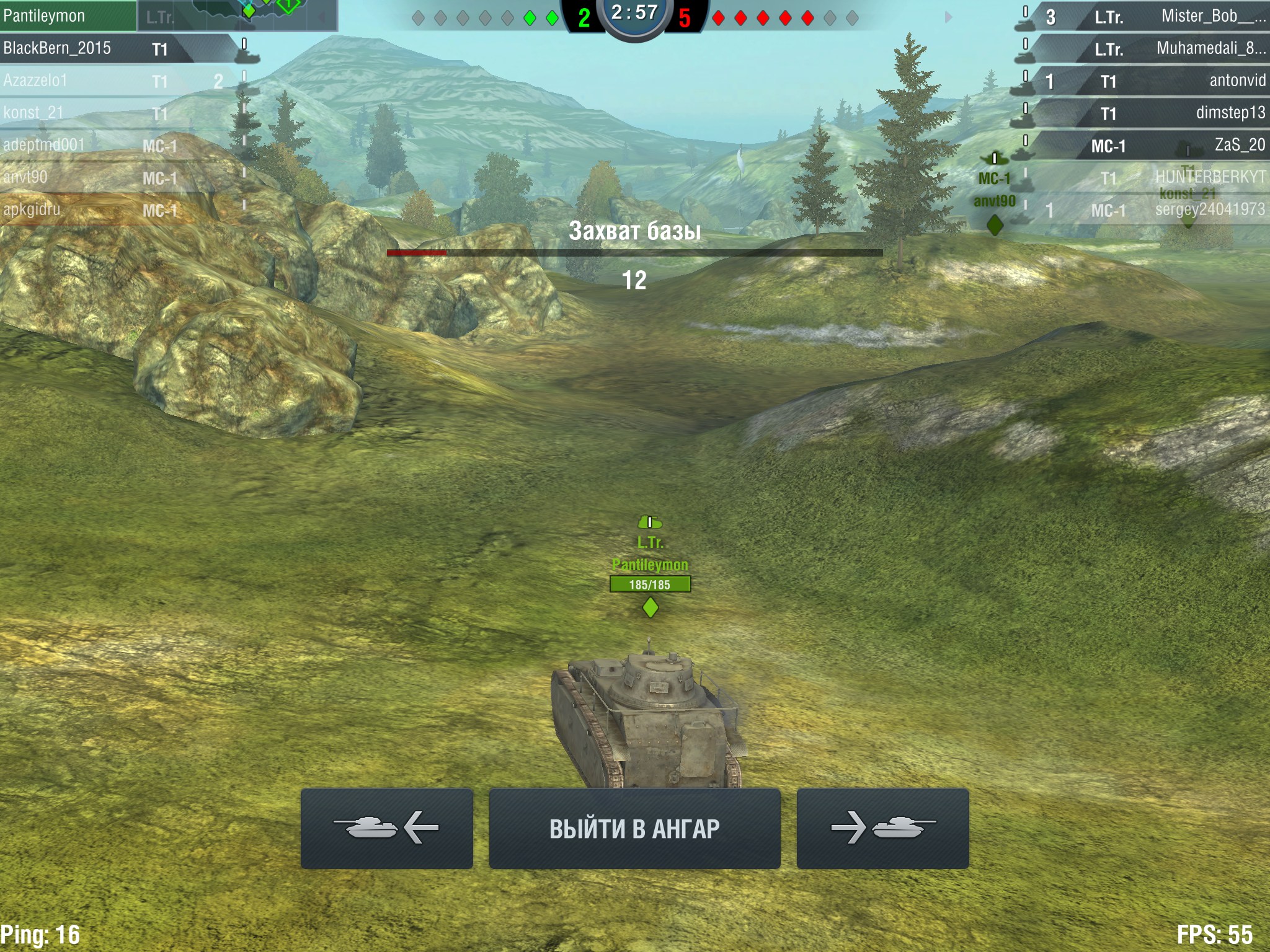The width and height of the screenshot is (1270, 952).
Task: Choose apkgidru in the allied roster
Action: point(93,209)
